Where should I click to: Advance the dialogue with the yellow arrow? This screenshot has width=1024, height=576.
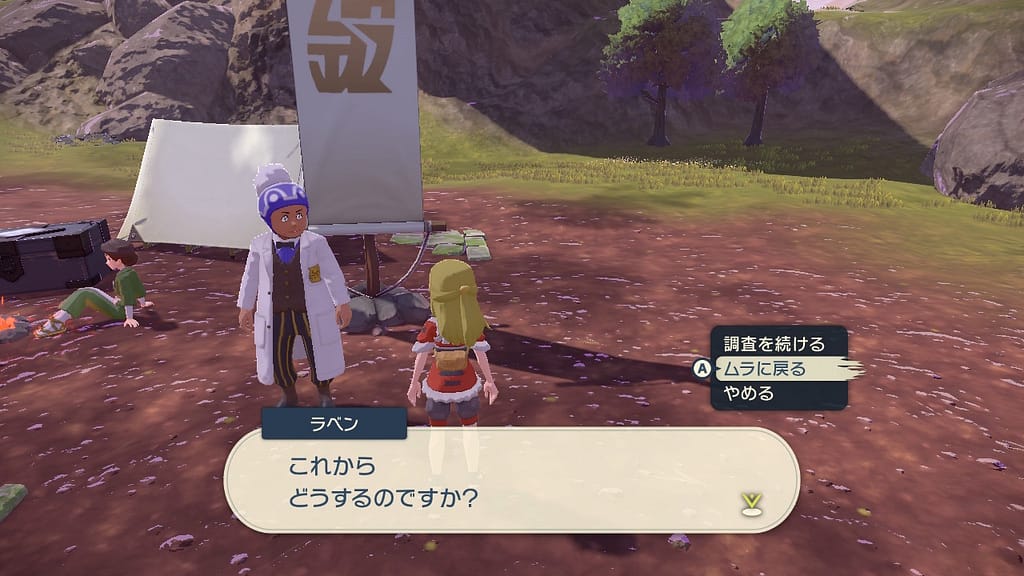pos(752,503)
